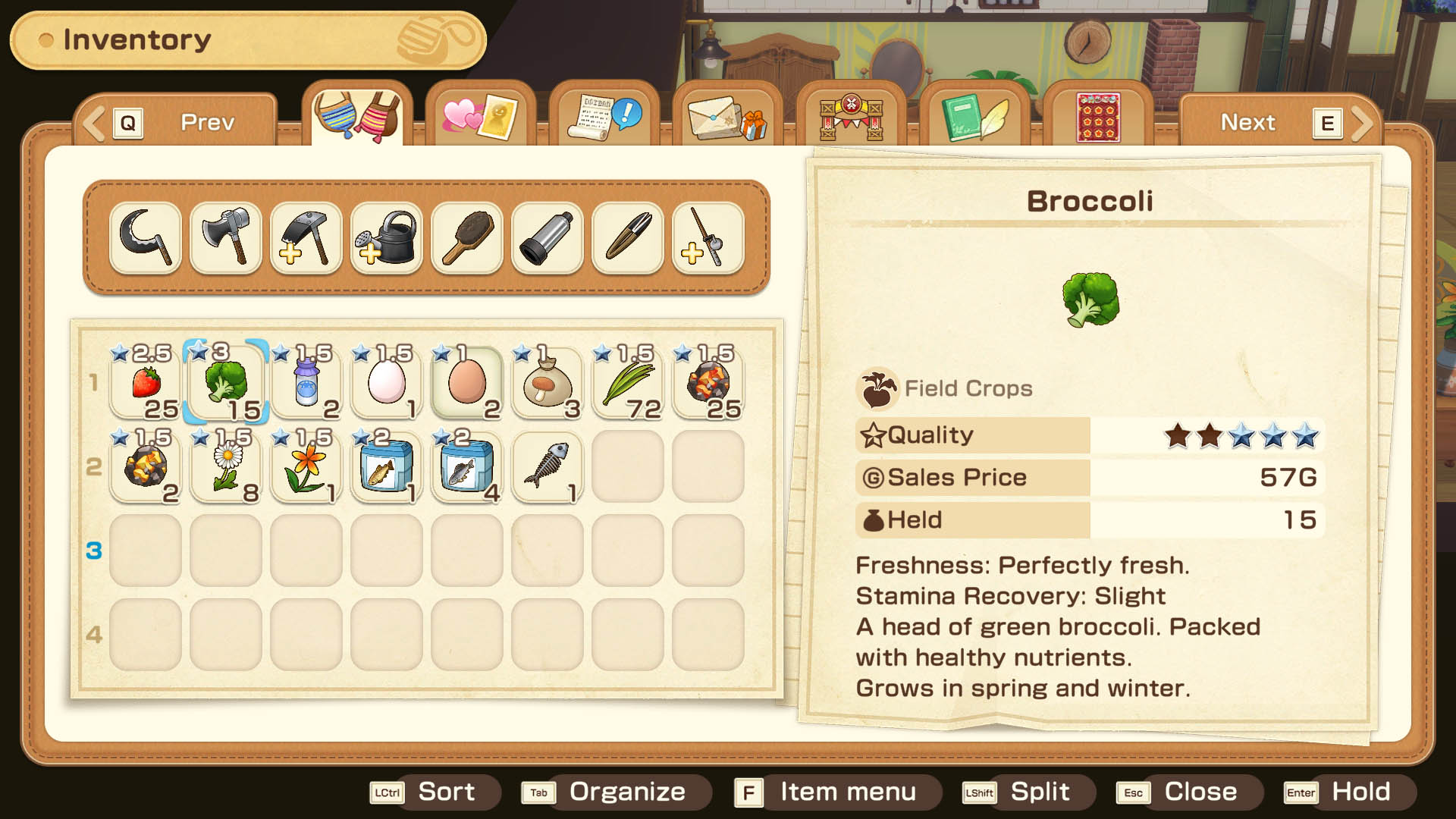Choose the daisy flower stack
This screenshot has width=1456, height=819.
coord(226,466)
